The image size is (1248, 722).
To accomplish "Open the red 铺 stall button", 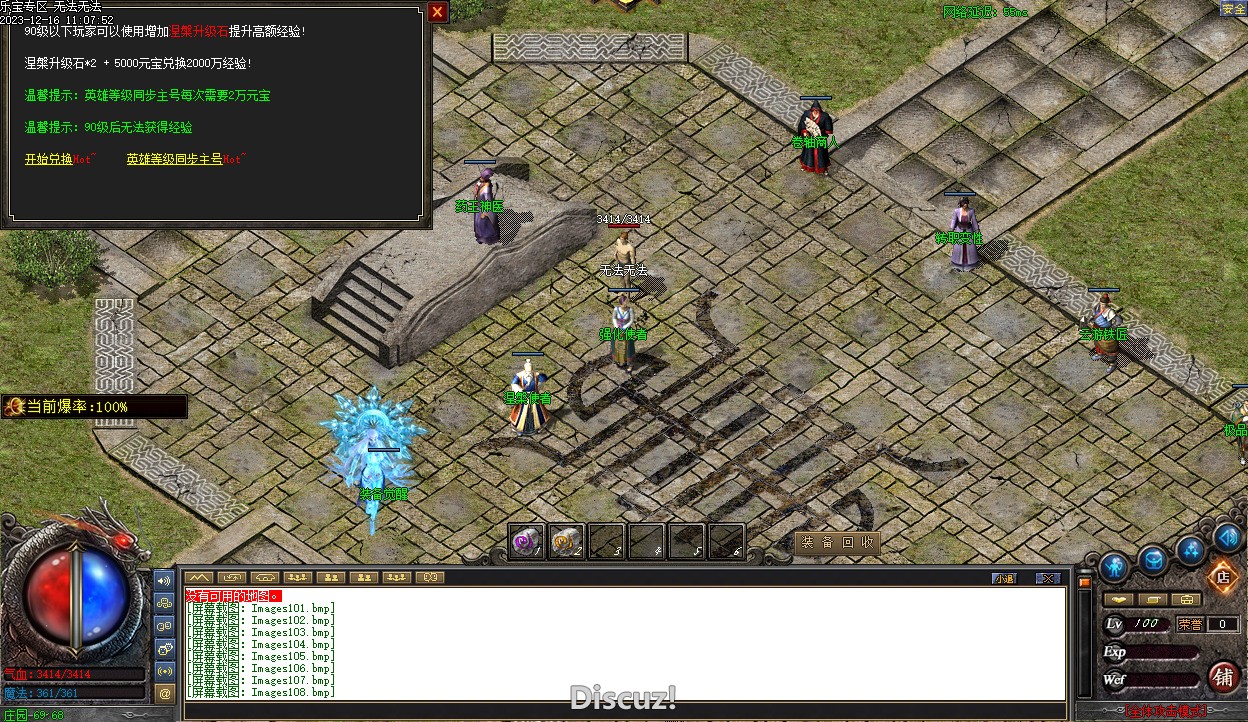I will (1223, 677).
